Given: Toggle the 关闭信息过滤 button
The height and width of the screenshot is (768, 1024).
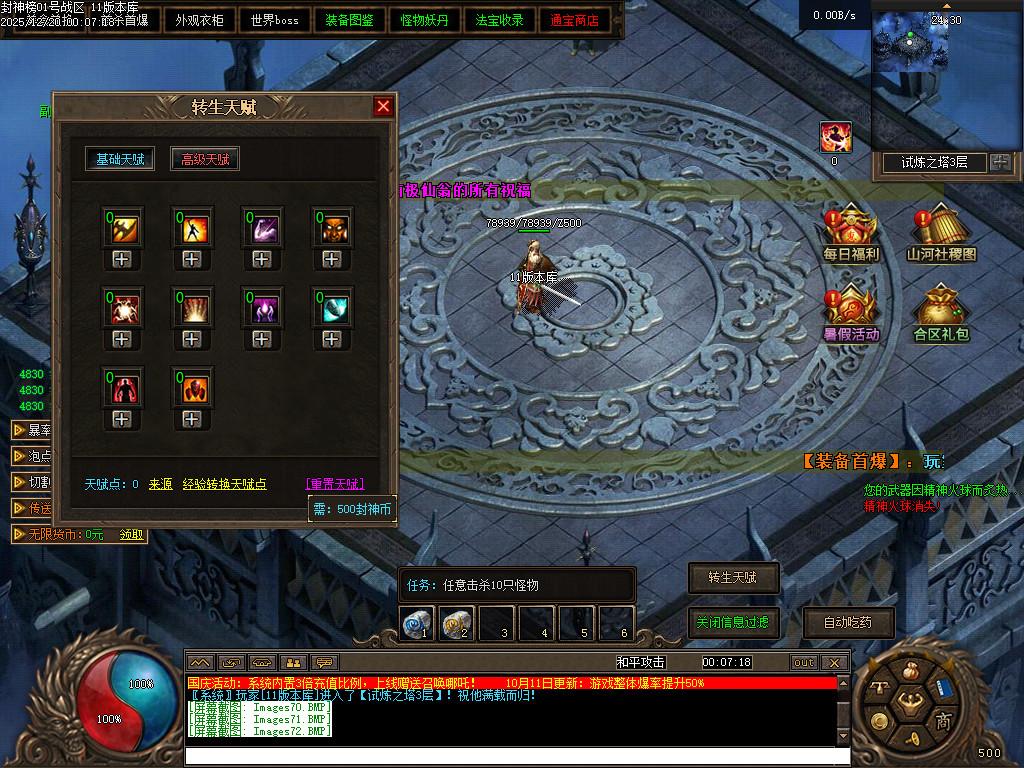Looking at the screenshot, I should 732,622.
